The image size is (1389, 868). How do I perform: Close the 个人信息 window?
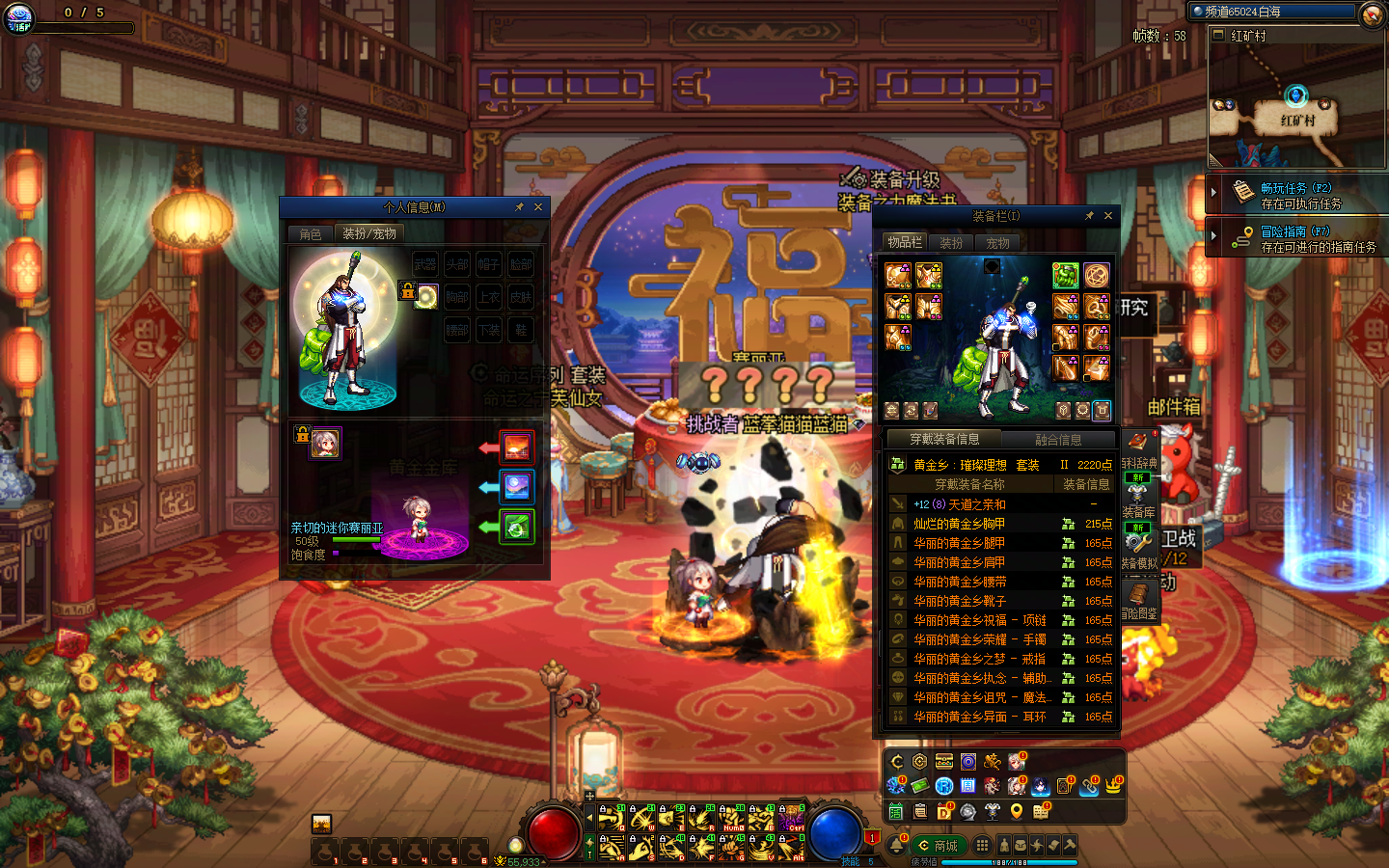point(538,207)
